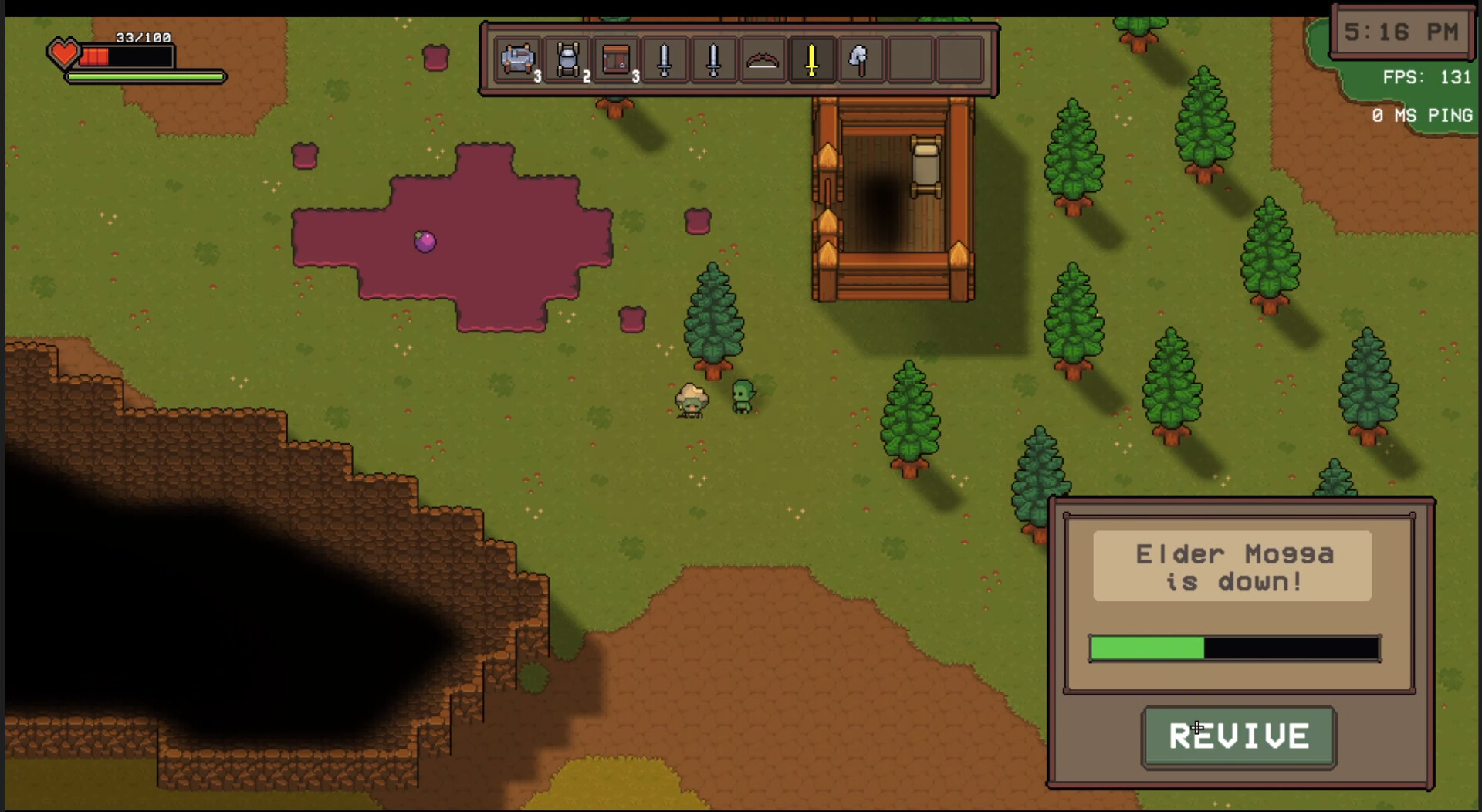Click the heart icon on the health bar
The image size is (1482, 812).
coord(65,54)
